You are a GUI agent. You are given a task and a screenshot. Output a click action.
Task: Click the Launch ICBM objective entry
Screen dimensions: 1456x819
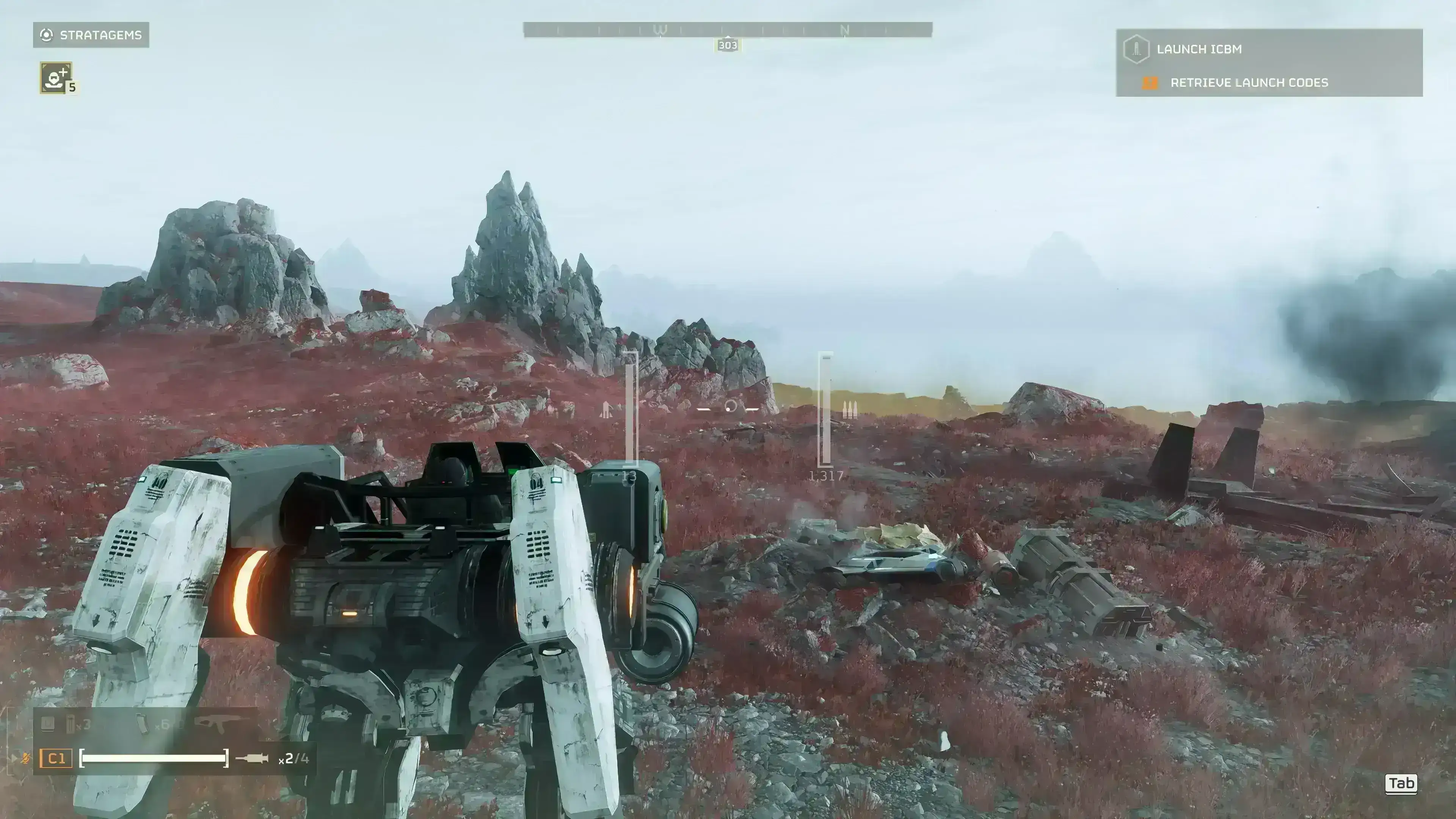pos(1199,49)
